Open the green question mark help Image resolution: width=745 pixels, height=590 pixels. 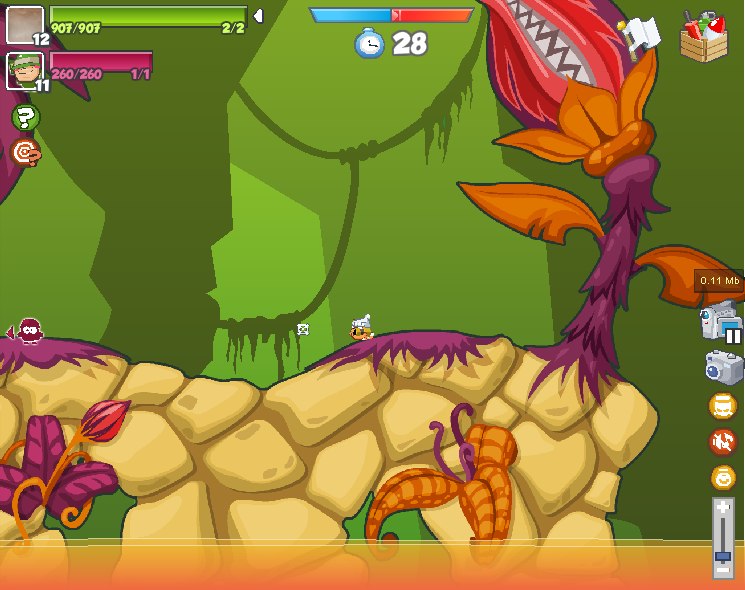pos(25,118)
